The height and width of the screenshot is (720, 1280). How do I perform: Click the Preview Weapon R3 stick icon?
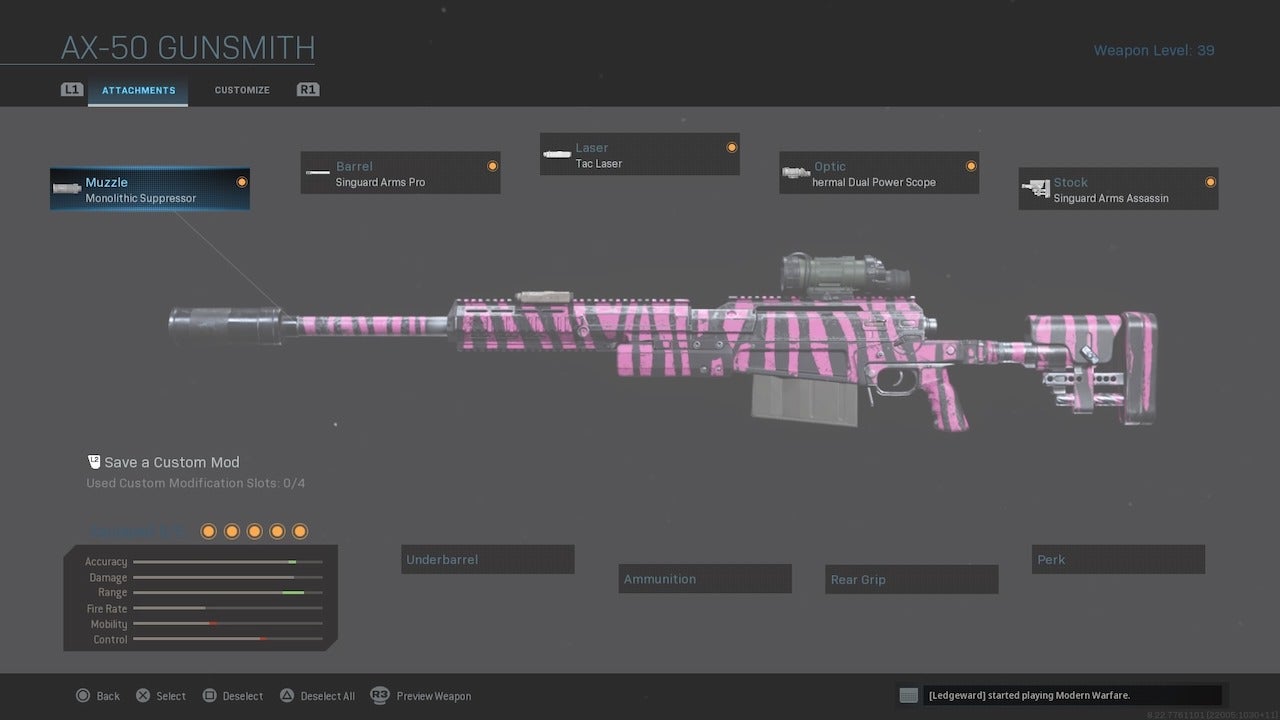click(380, 695)
